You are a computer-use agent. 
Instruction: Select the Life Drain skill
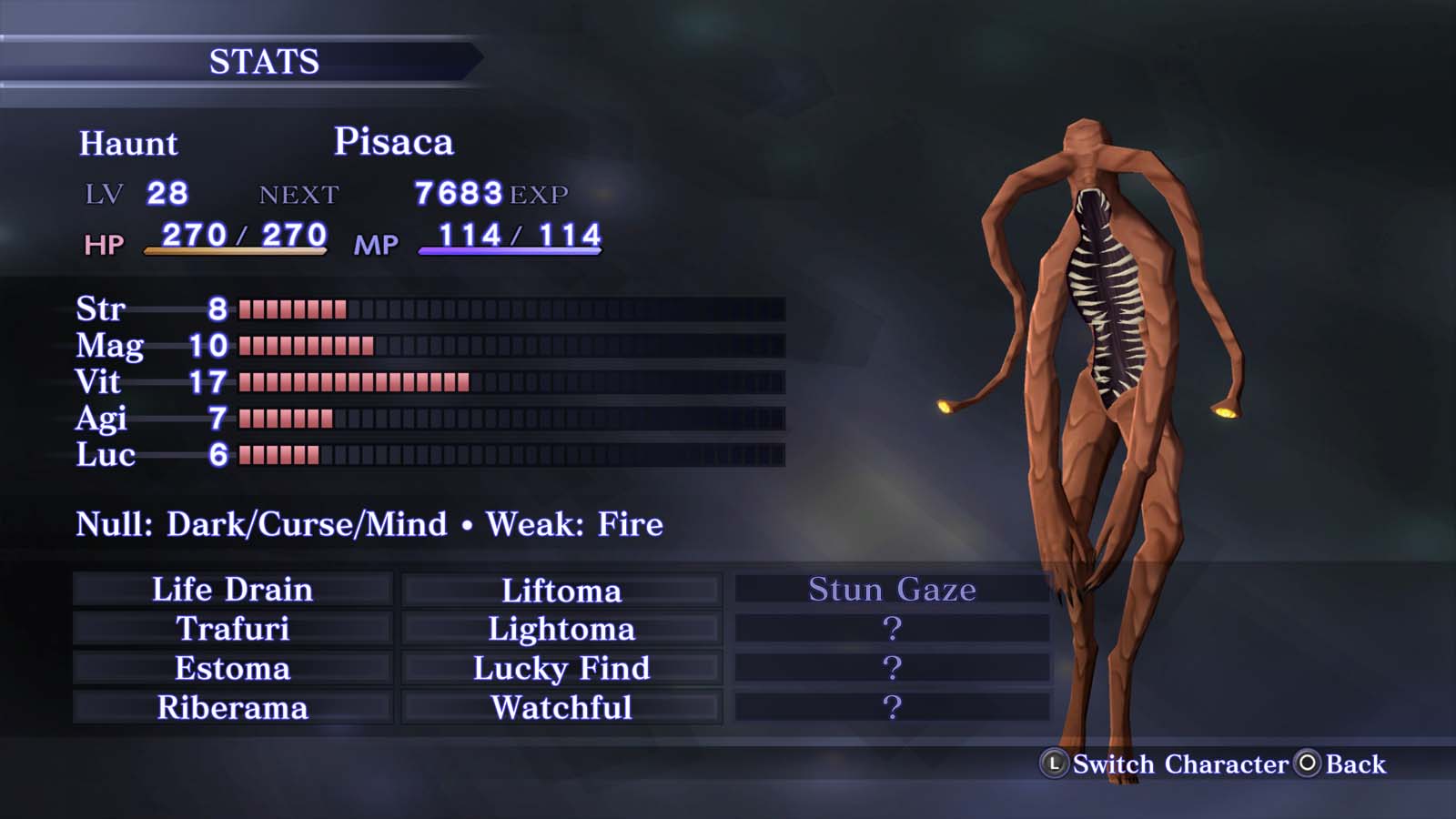[x=232, y=590]
